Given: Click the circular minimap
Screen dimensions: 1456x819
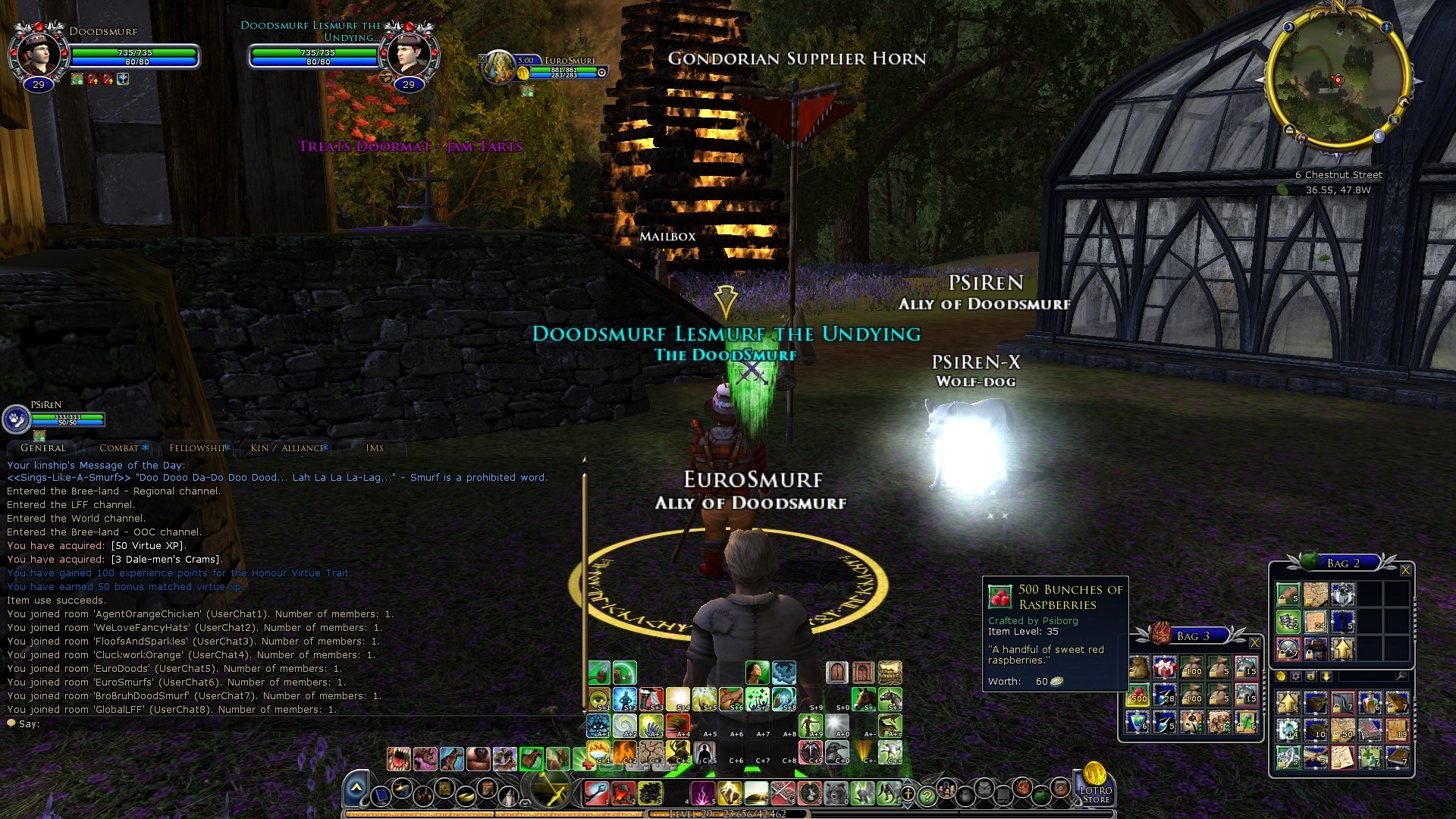Looking at the screenshot, I should 1338,80.
